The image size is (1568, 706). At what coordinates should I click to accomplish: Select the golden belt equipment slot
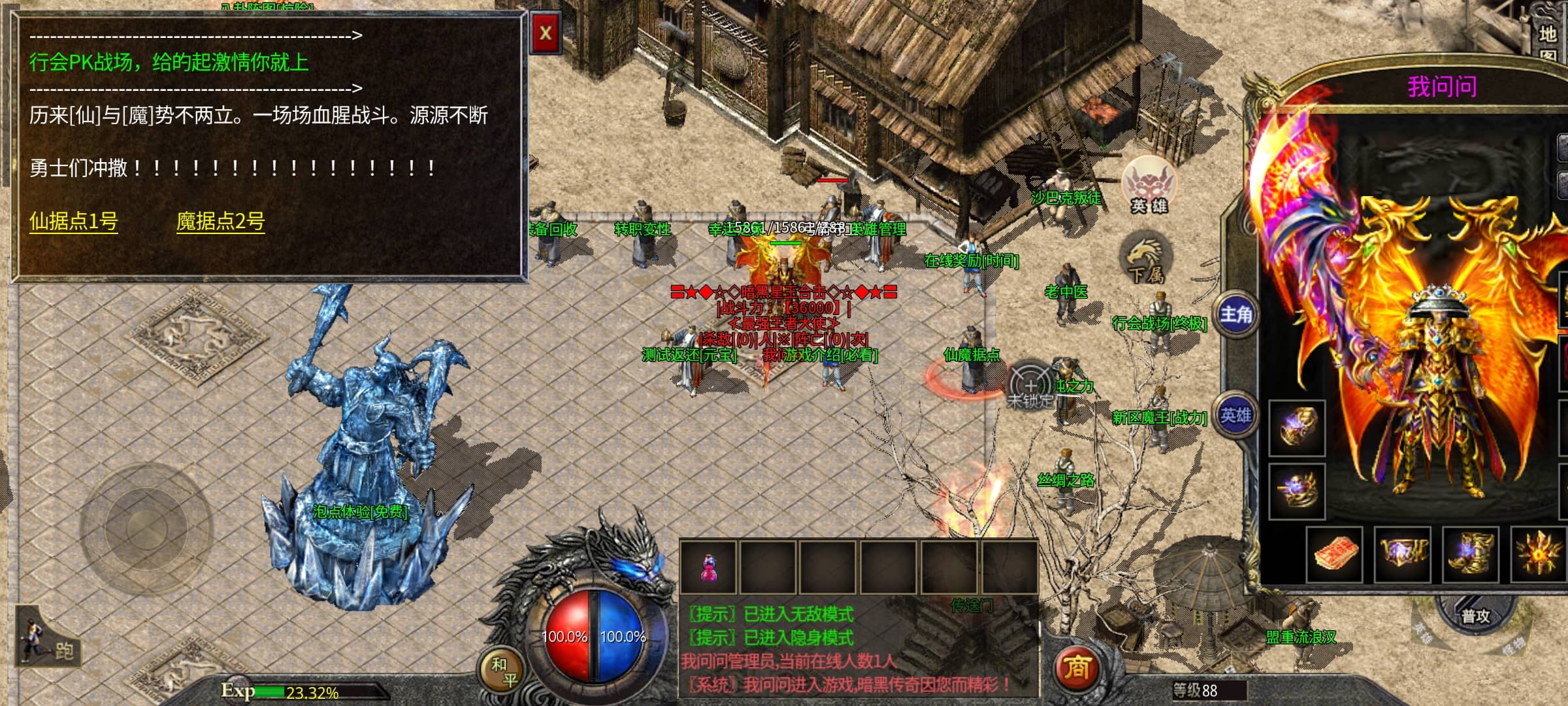1402,554
